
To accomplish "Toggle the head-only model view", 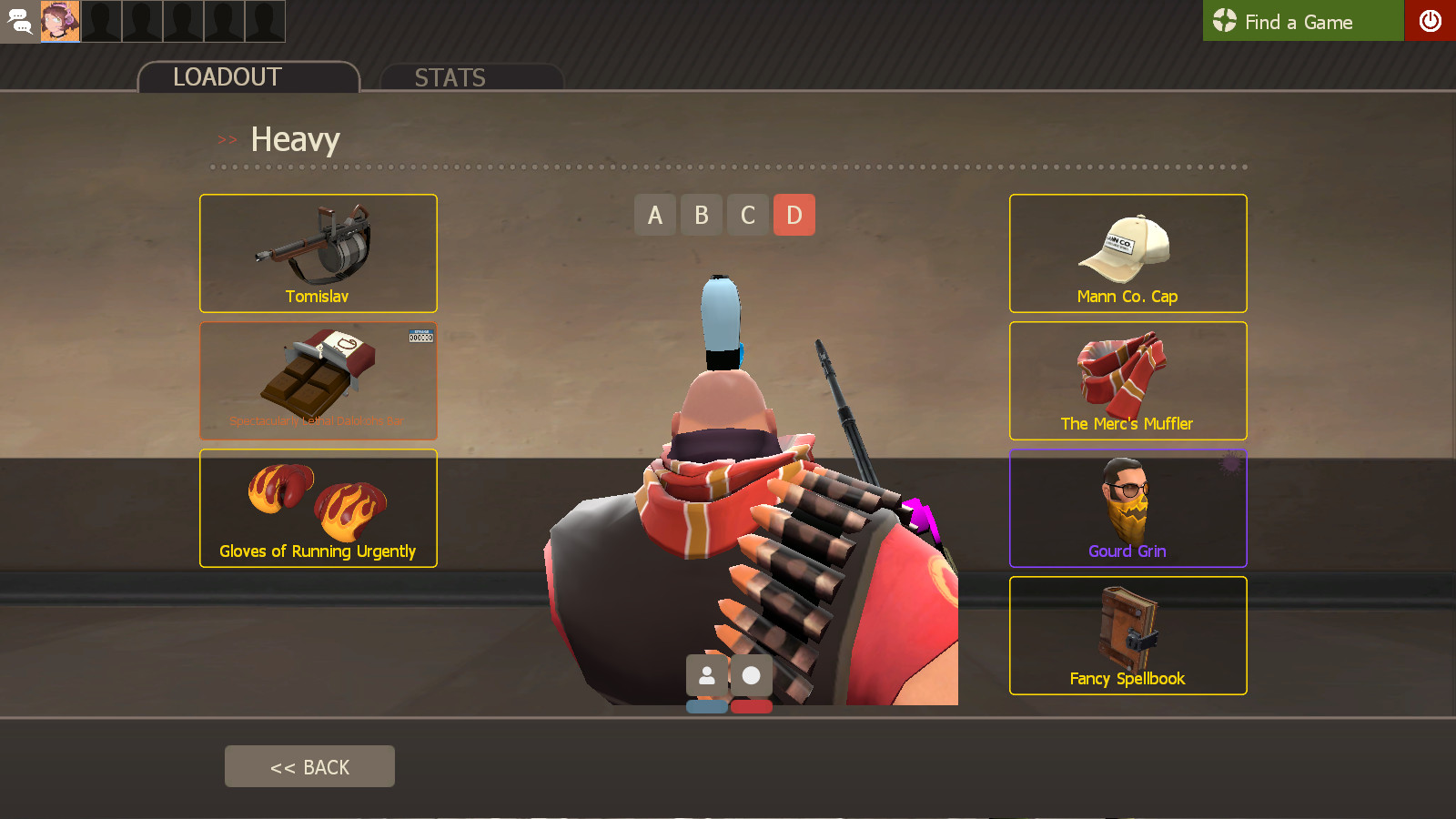I will click(x=753, y=675).
